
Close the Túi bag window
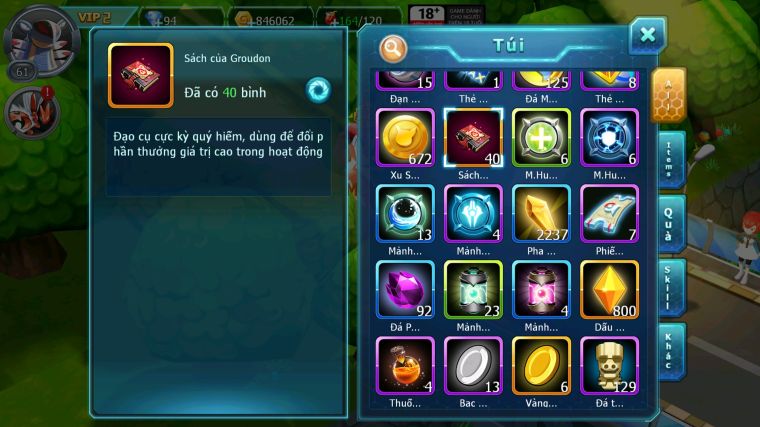(647, 36)
